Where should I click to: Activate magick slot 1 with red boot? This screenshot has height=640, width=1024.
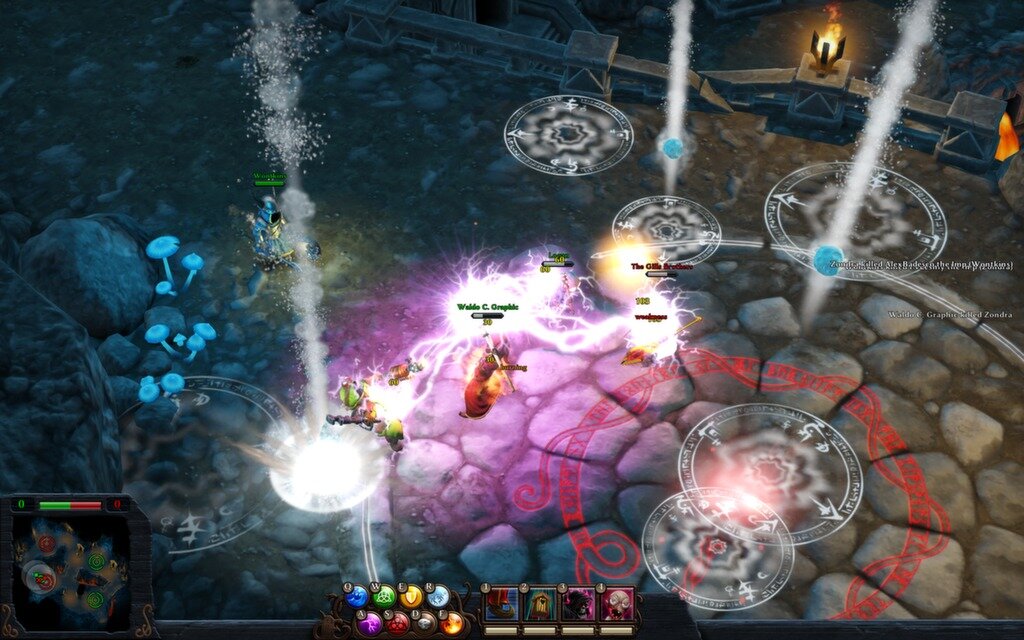click(502, 605)
